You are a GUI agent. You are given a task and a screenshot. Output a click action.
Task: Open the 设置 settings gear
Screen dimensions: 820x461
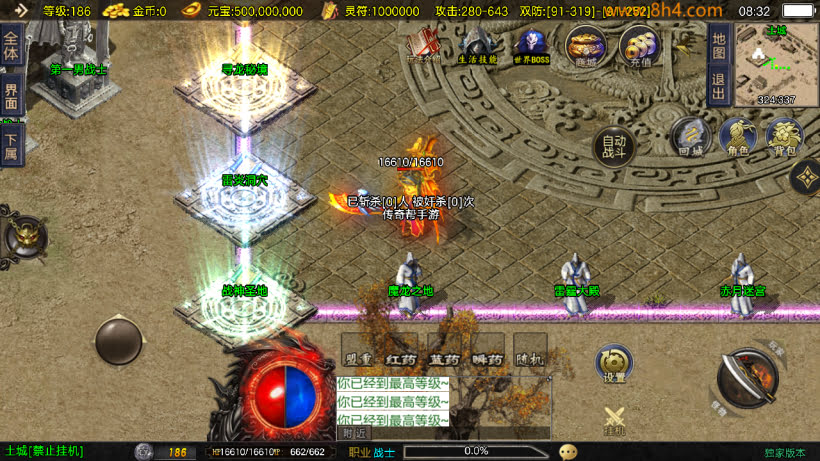click(614, 365)
